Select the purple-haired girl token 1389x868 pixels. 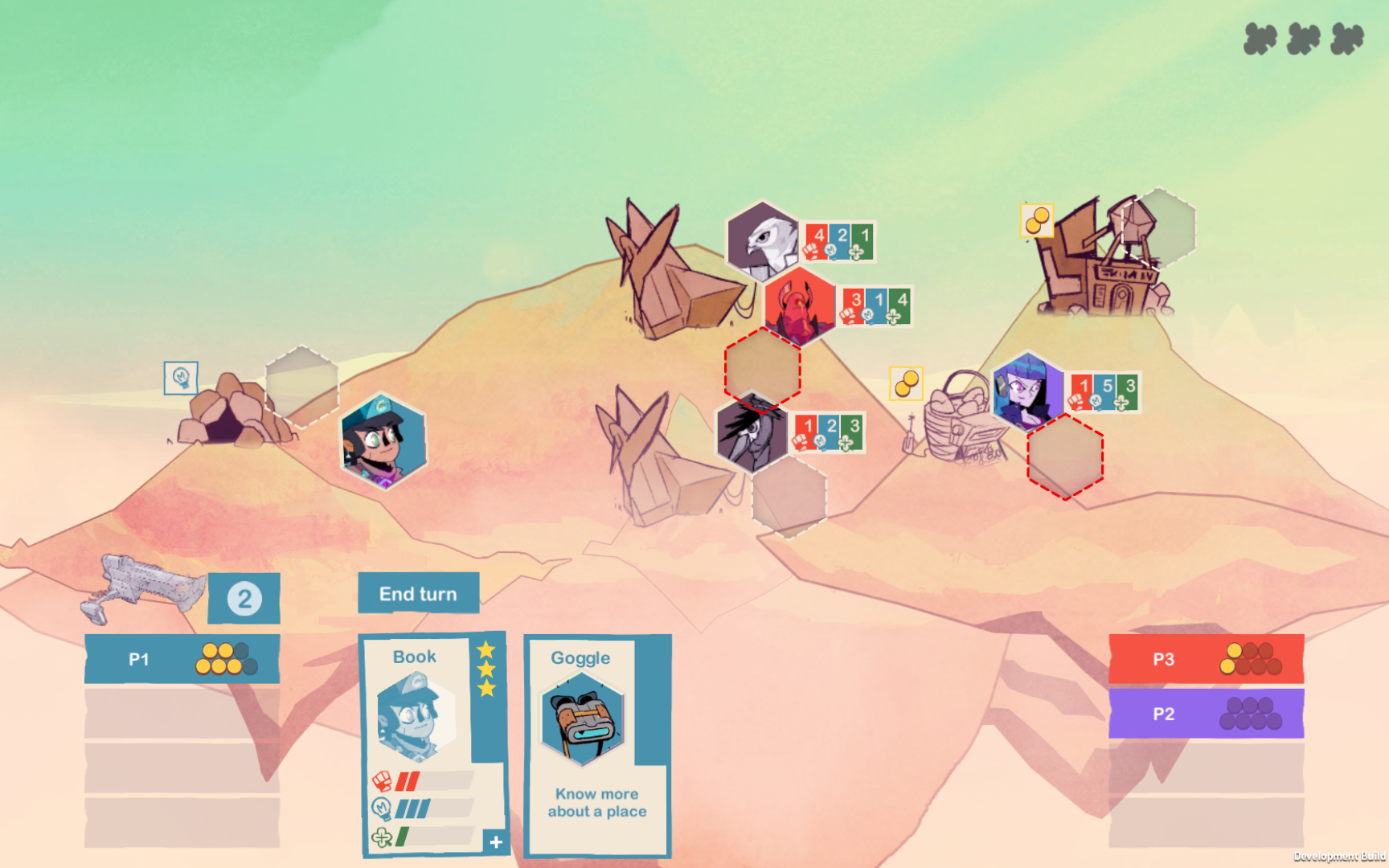tap(1028, 391)
